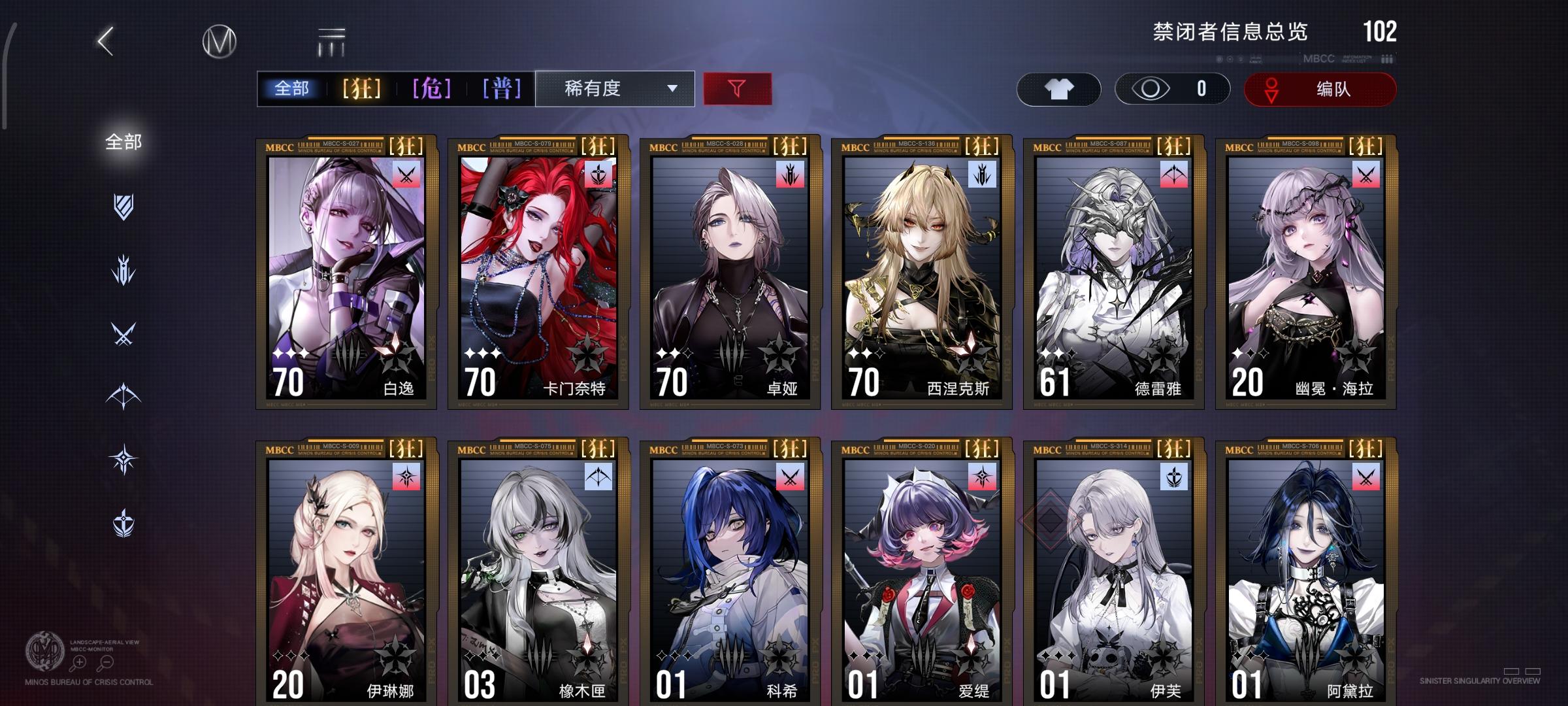Enable the red filter funnel toggle

[x=736, y=88]
